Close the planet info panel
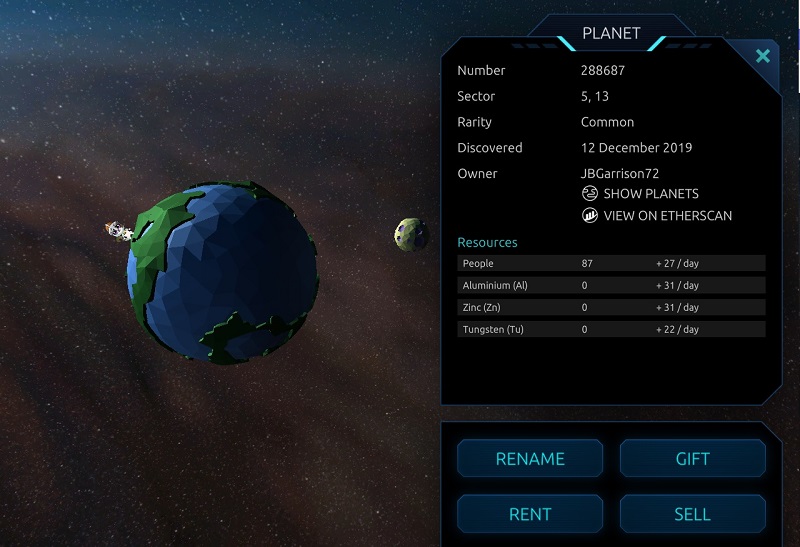 pyautogui.click(x=763, y=56)
